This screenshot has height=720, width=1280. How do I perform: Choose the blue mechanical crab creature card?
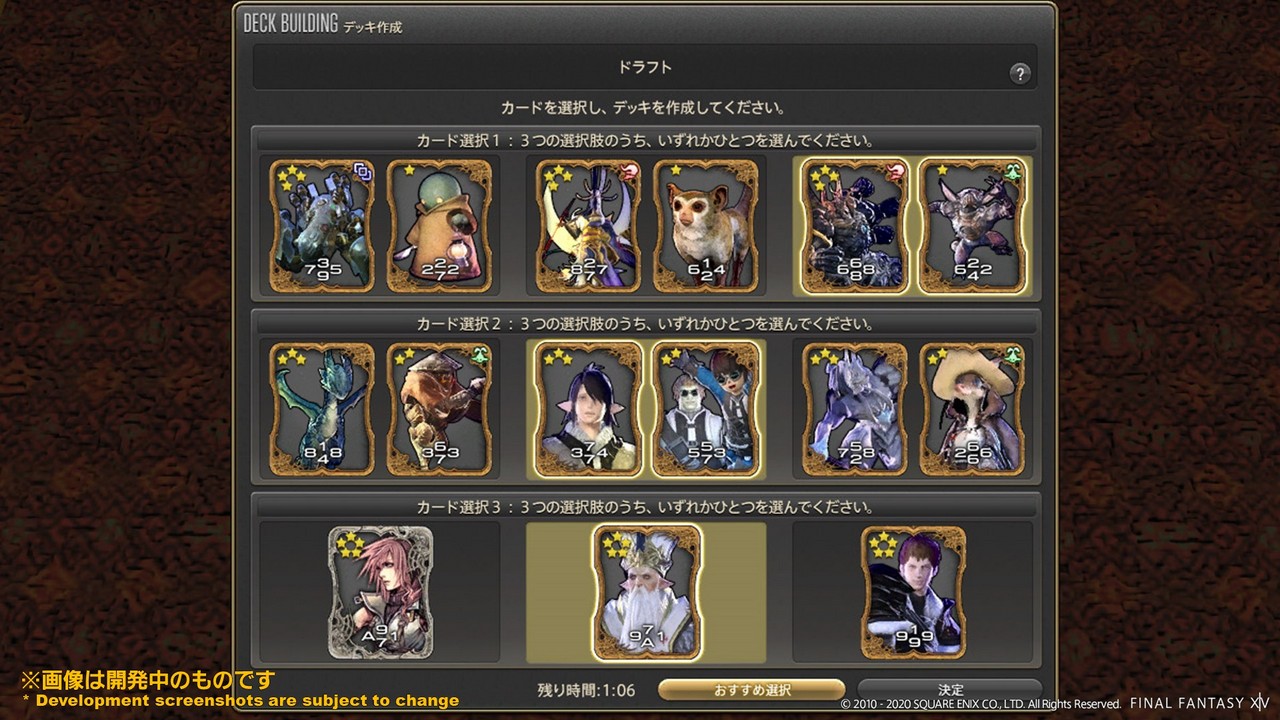coord(322,226)
